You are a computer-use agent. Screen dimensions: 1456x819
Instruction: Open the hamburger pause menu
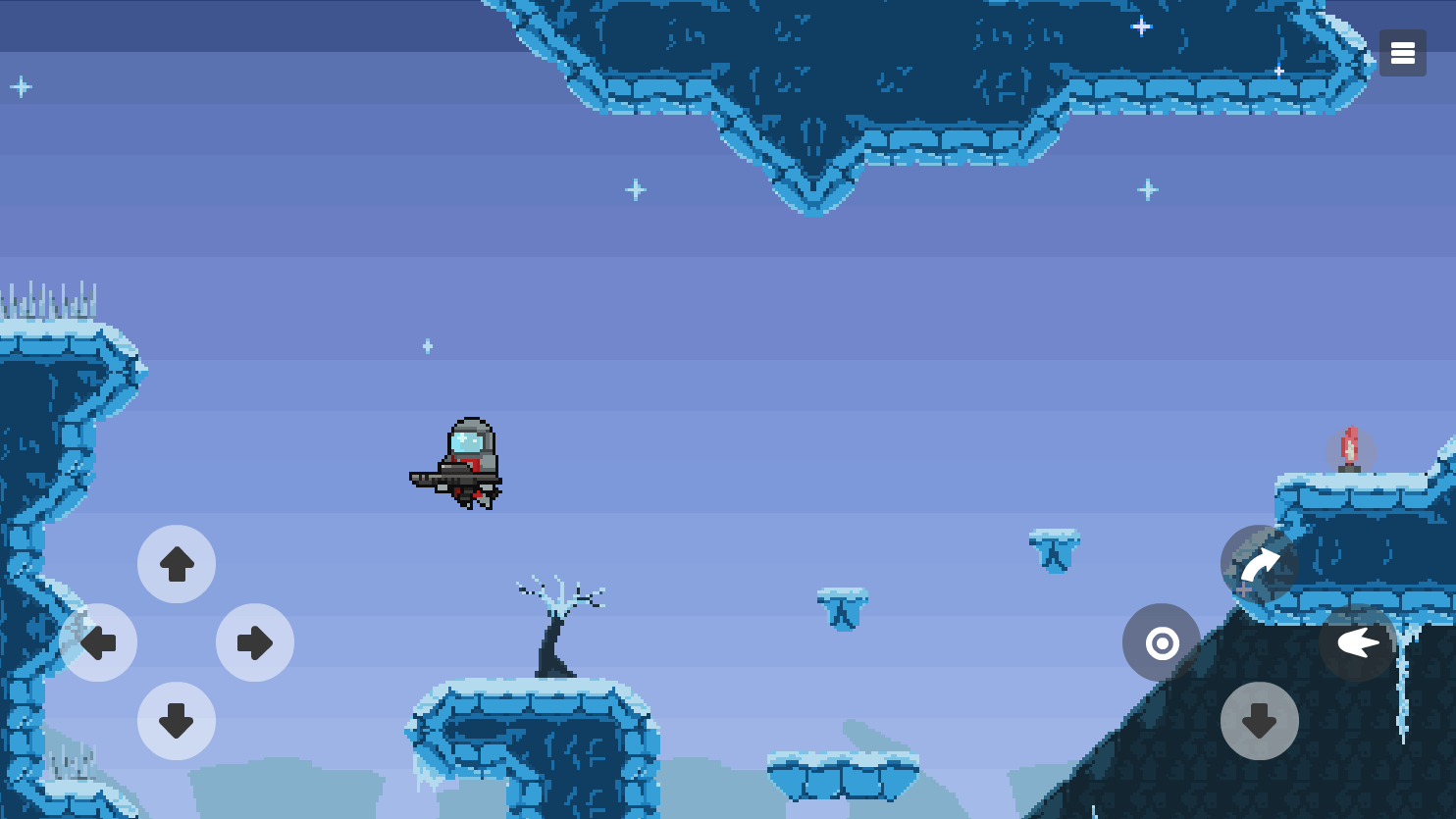(1402, 53)
